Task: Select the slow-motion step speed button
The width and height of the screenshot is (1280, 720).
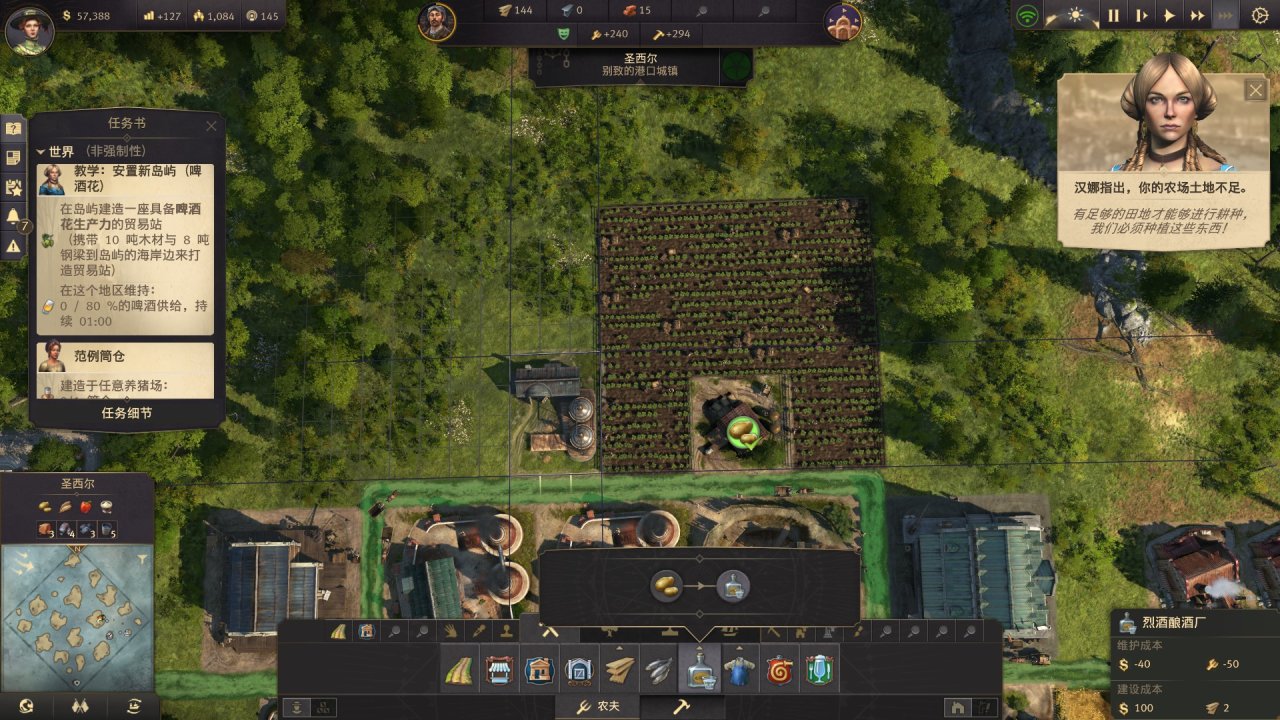Action: (x=1141, y=16)
